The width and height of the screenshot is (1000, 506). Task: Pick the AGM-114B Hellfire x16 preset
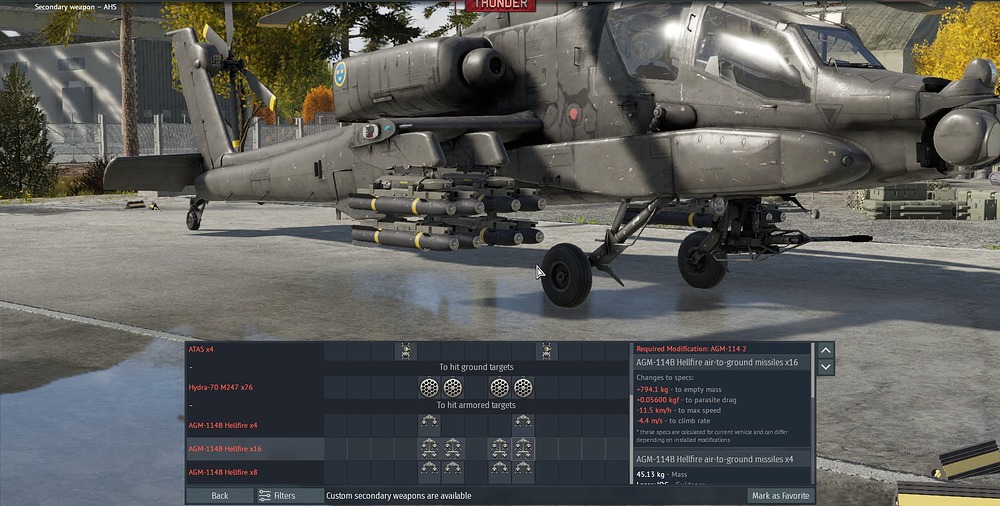tap(225, 449)
